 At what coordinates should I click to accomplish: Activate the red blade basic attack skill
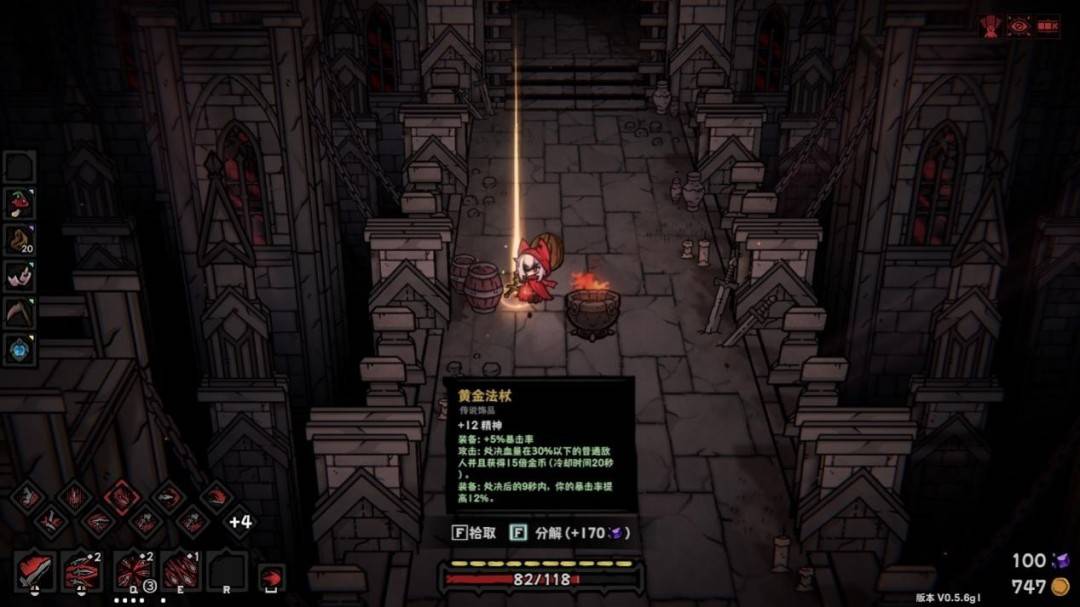pos(34,570)
